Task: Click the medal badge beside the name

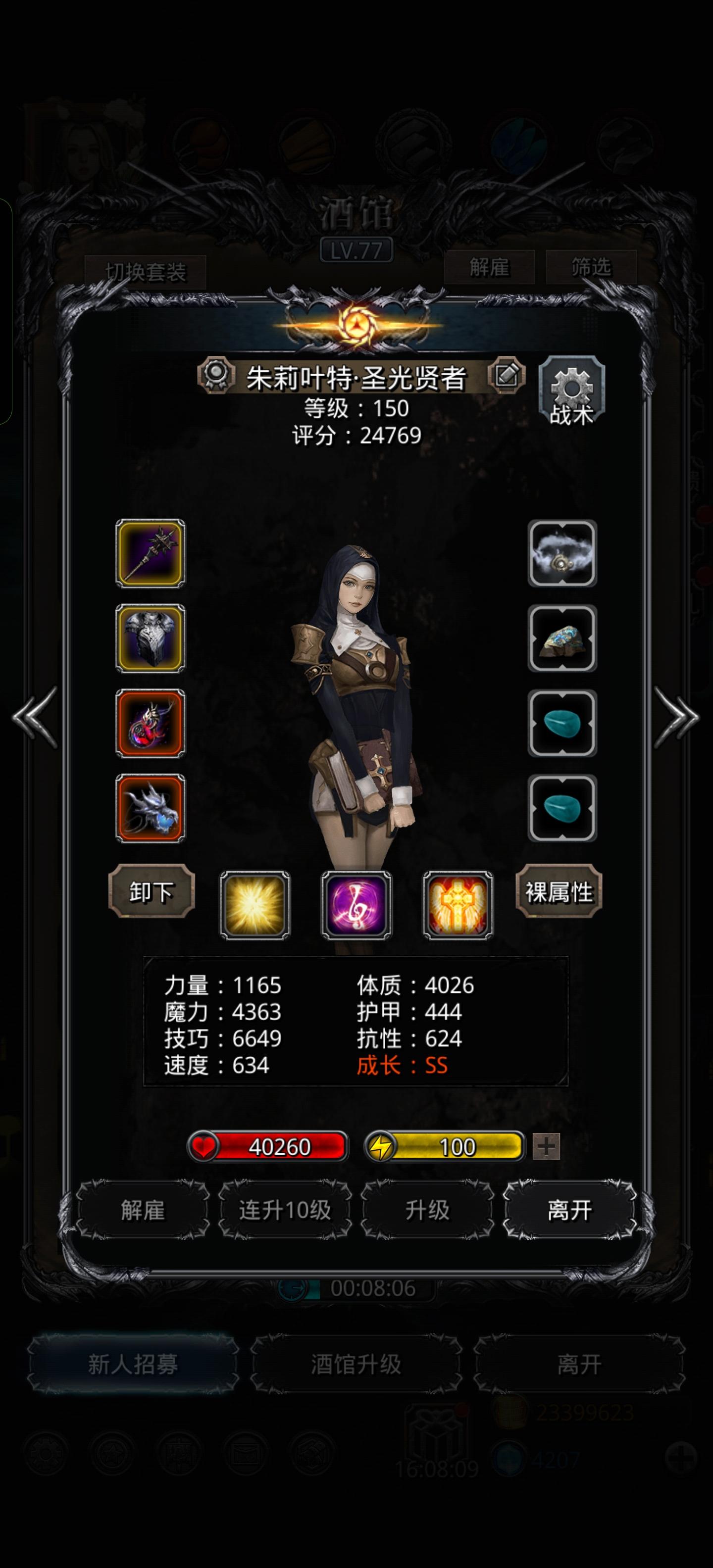Action: coord(216,376)
